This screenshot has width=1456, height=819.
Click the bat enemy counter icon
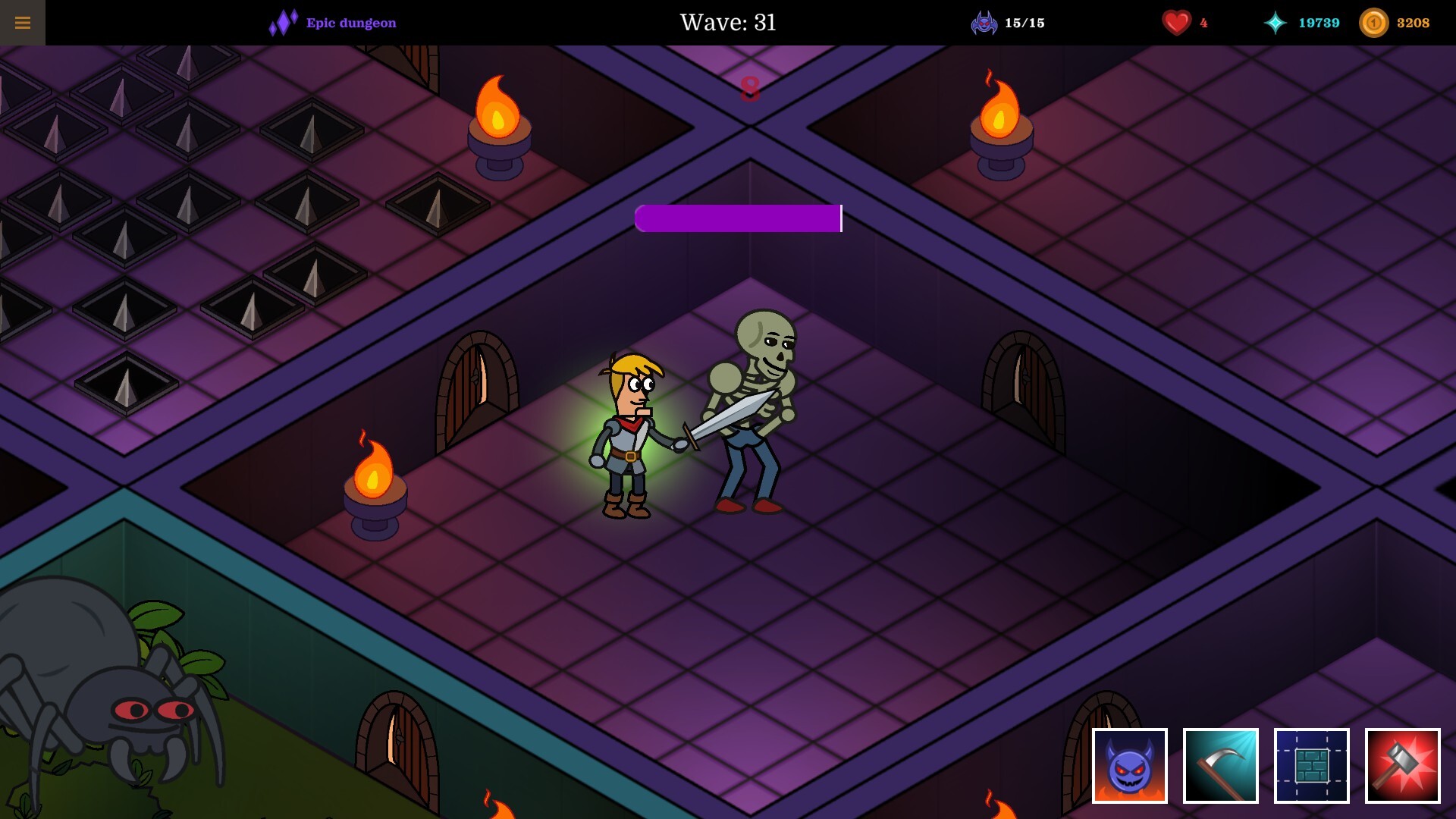pos(984,22)
